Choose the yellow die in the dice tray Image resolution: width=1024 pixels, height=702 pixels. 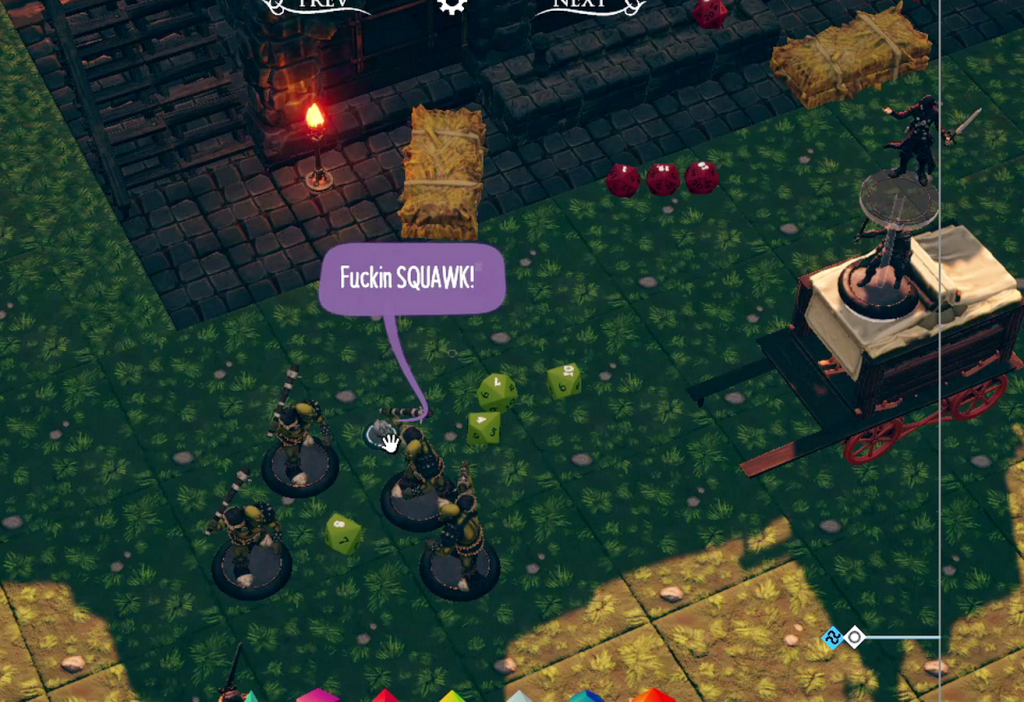coord(452,696)
